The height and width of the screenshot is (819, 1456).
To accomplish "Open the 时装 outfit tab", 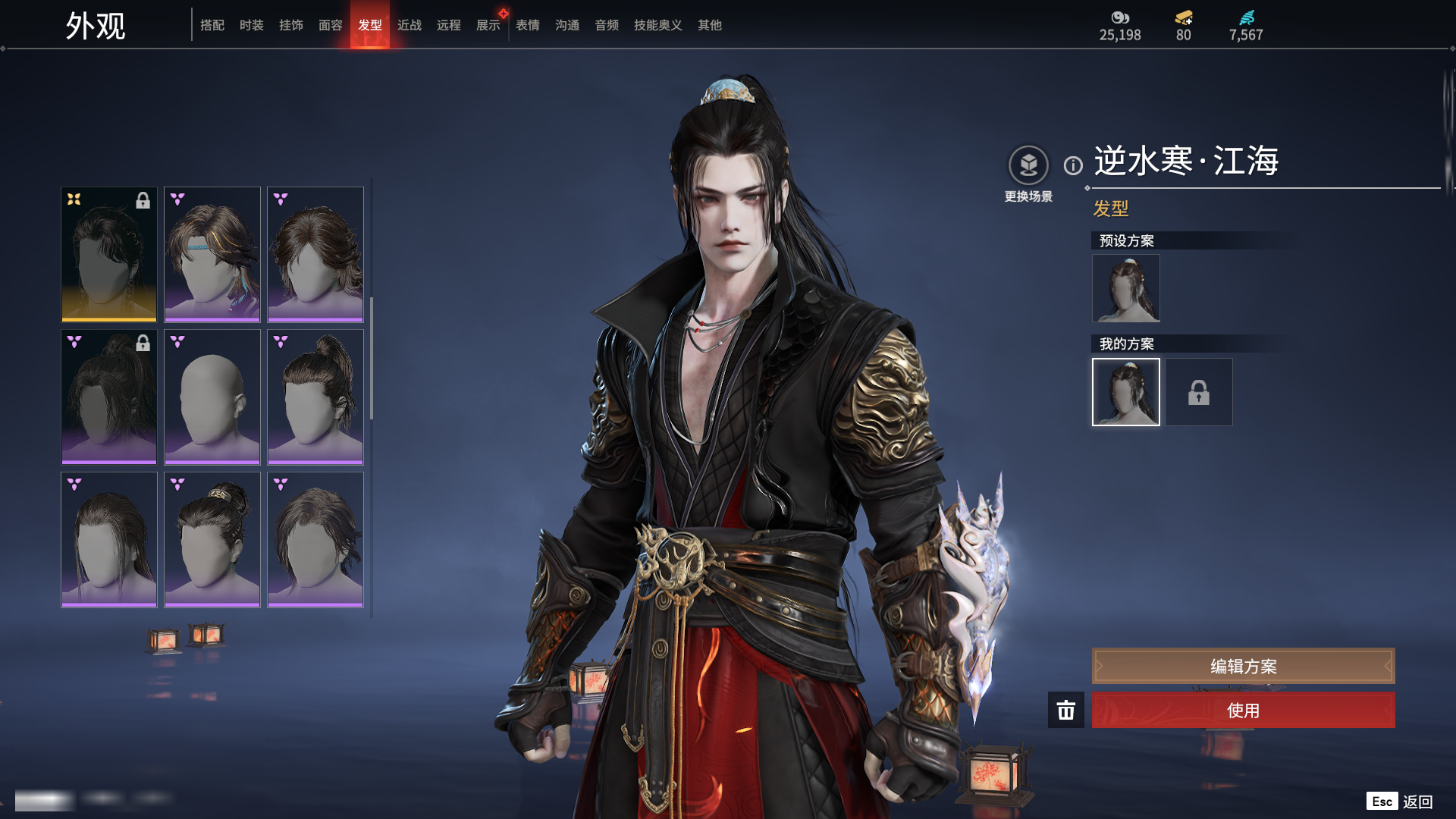I will [x=252, y=25].
